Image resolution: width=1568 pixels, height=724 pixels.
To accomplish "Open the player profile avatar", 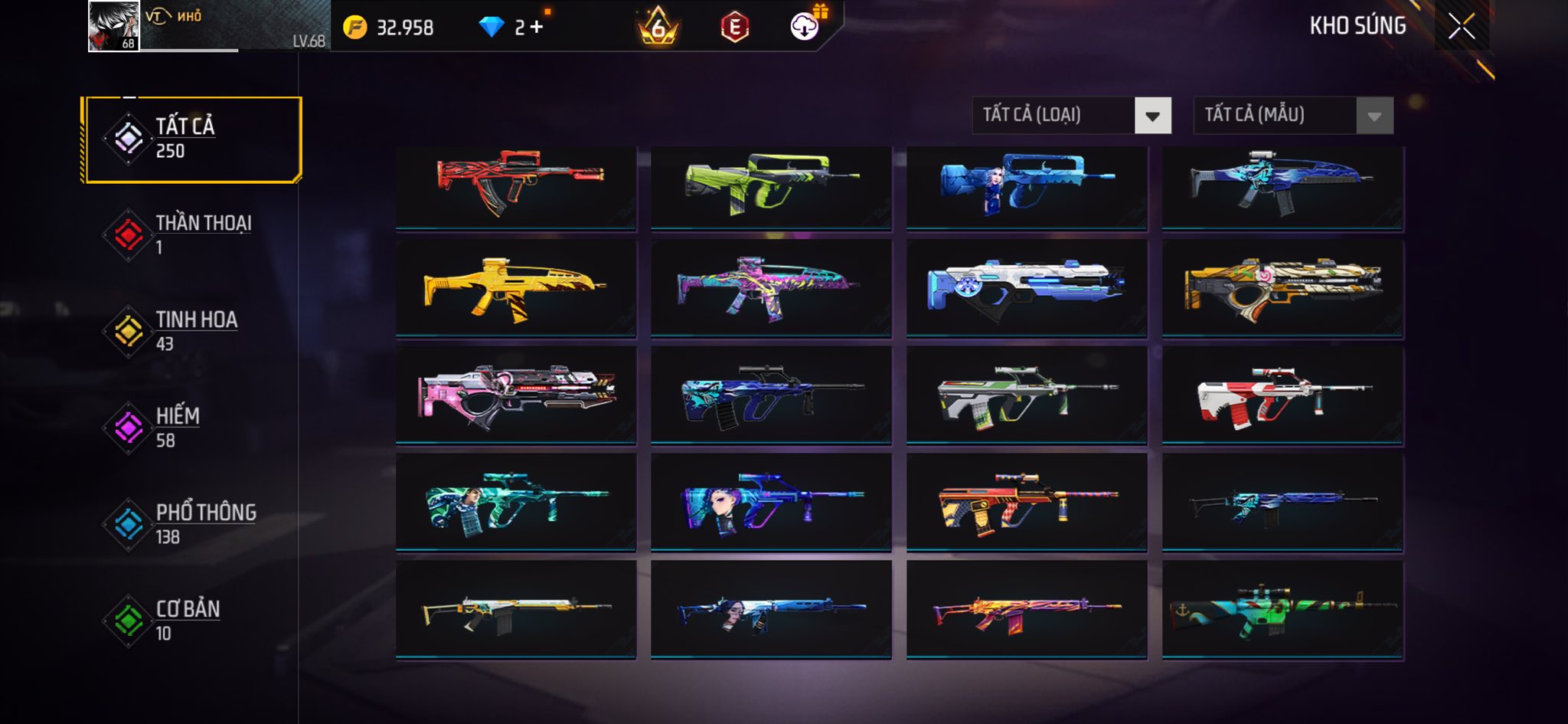I will point(113,26).
